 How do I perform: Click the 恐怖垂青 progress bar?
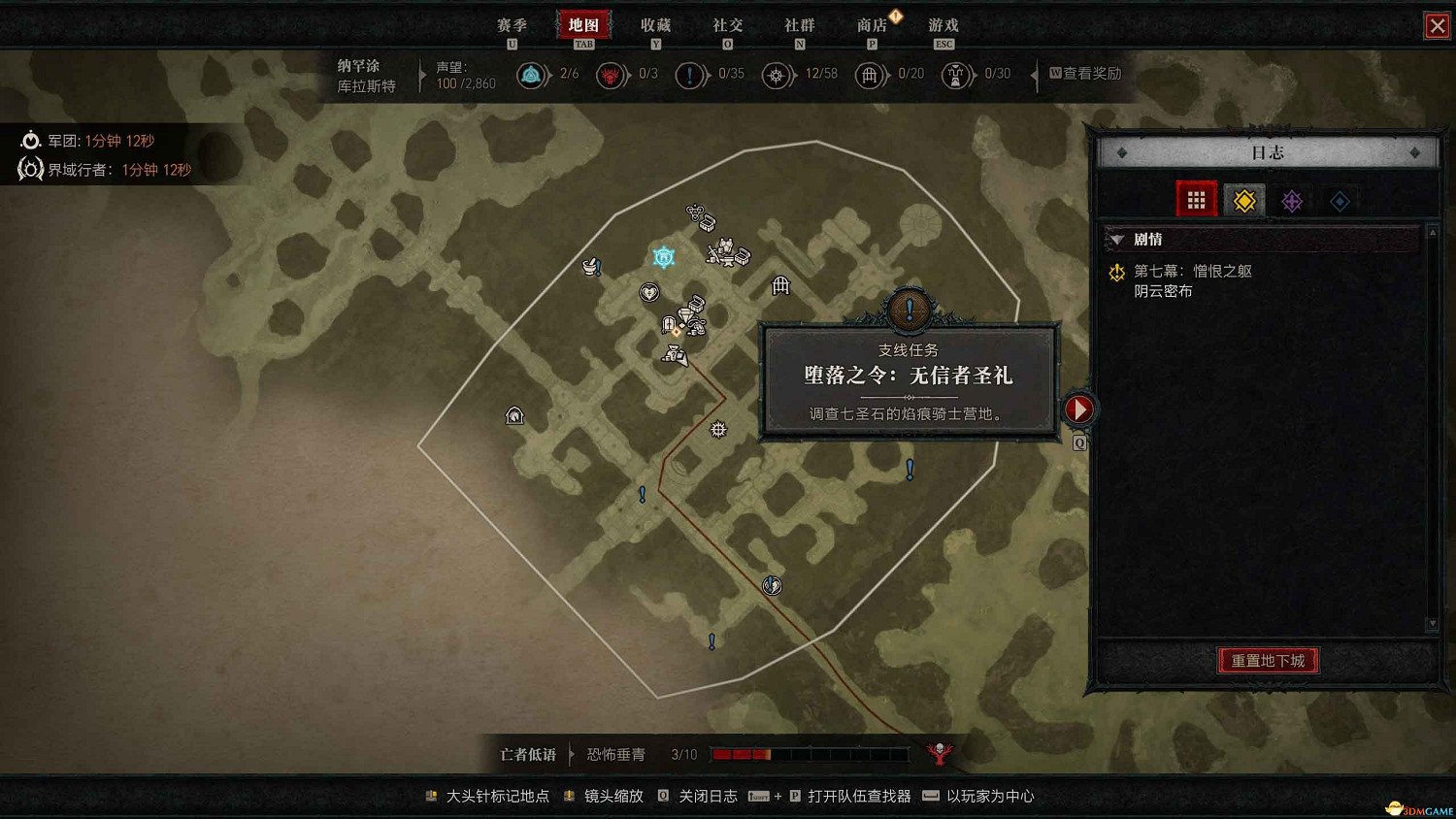pyautogui.click(x=811, y=754)
